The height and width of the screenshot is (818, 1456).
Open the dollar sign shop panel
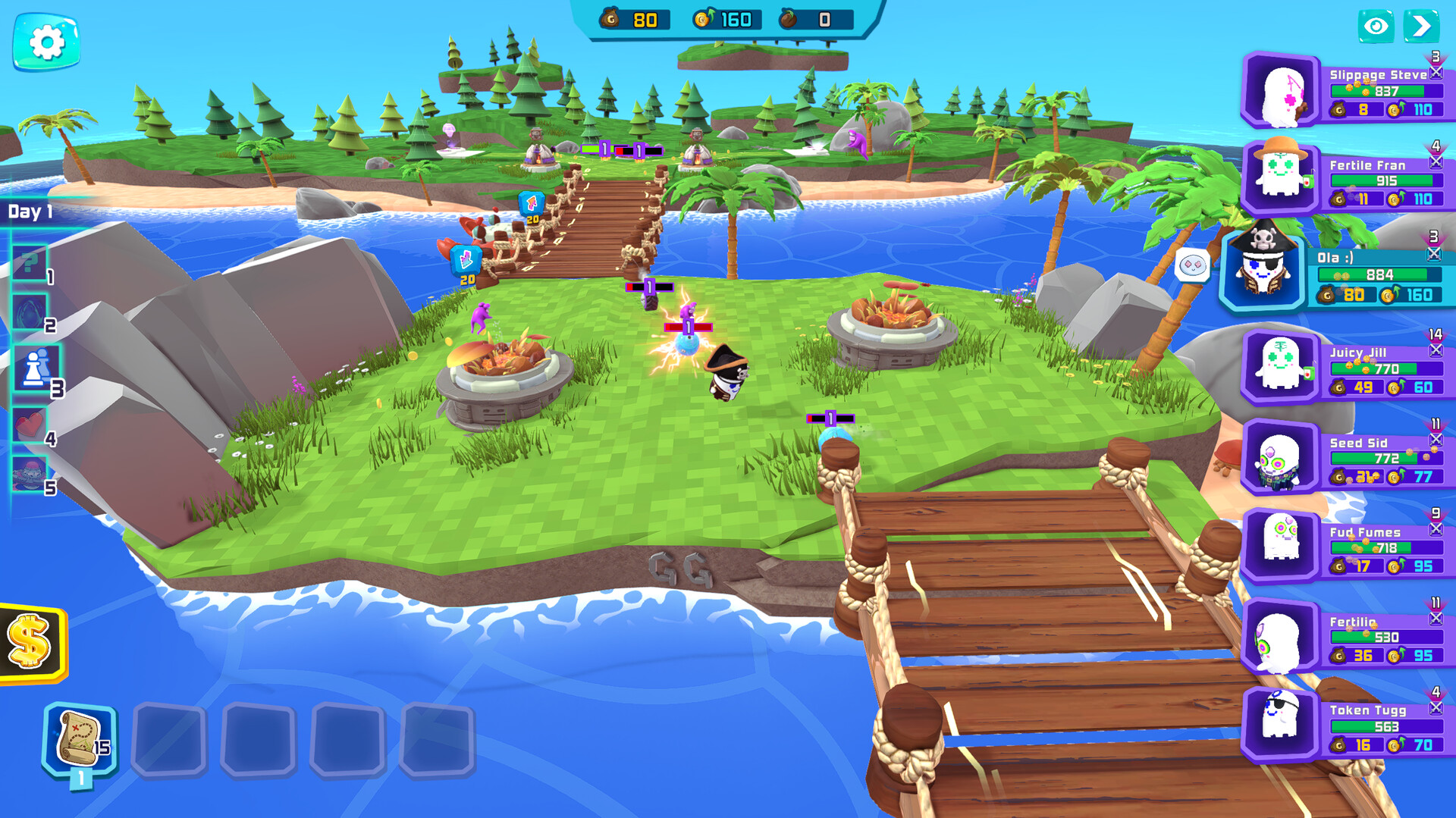(x=29, y=641)
